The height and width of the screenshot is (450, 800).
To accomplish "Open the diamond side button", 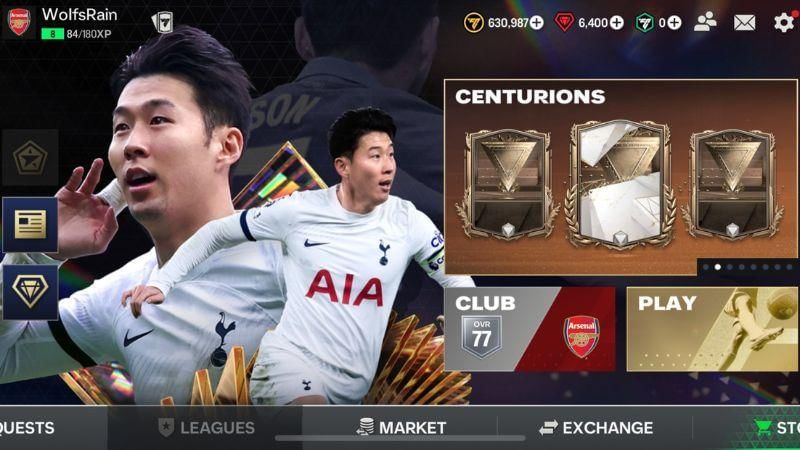I will coord(29,291).
